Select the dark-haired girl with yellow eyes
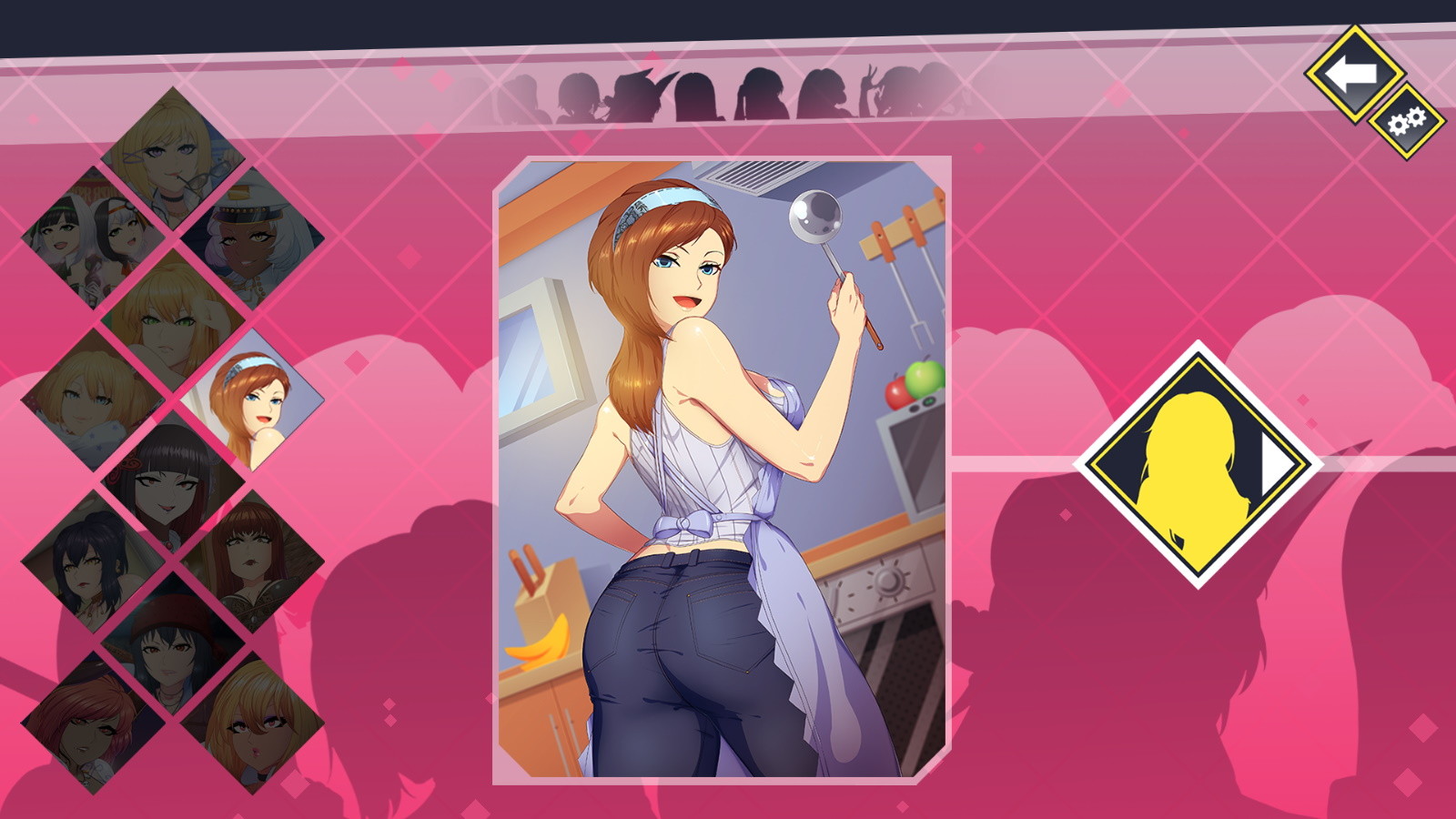 90,560
